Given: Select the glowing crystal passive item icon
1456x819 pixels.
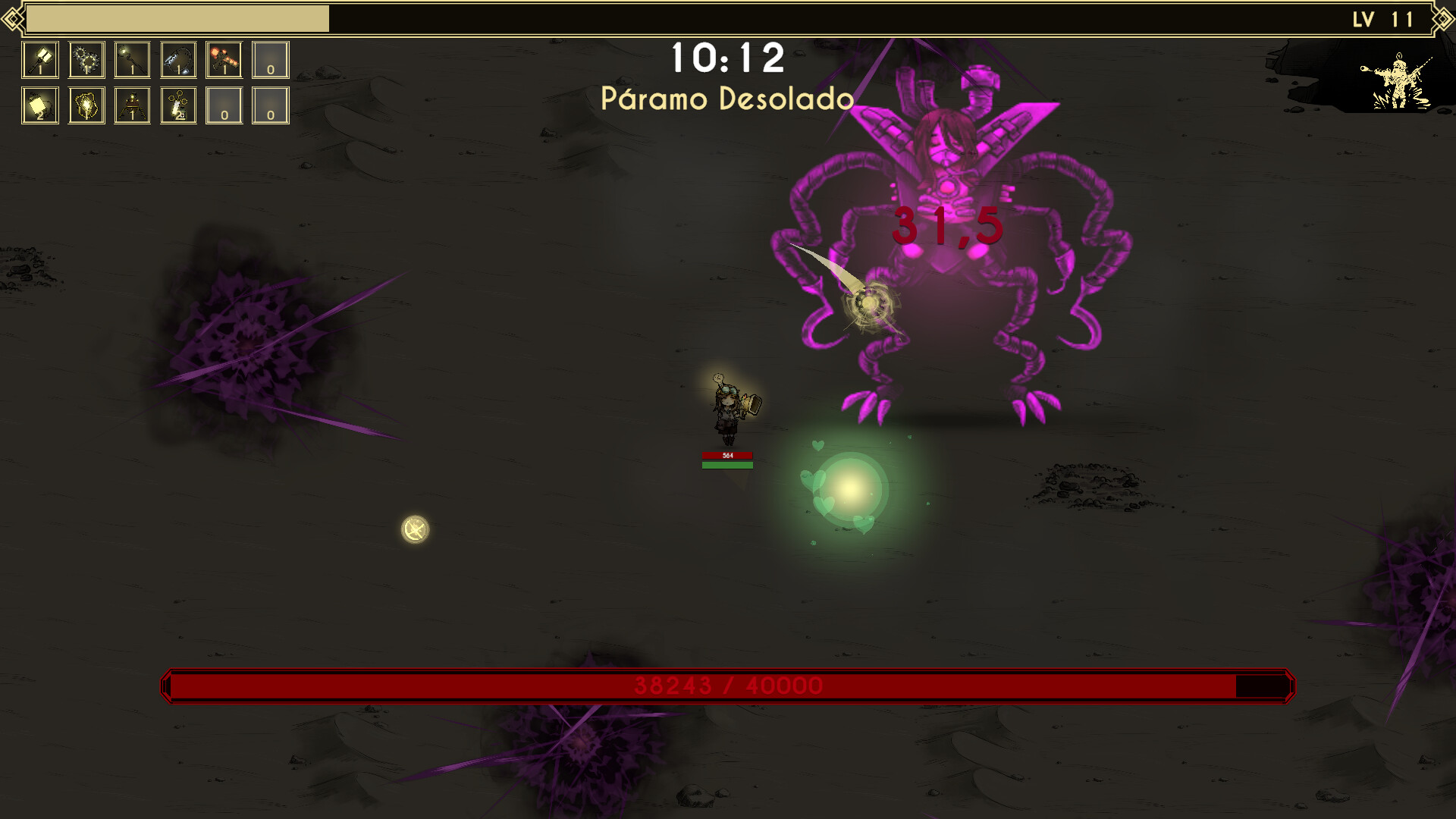Looking at the screenshot, I should click(x=87, y=106).
